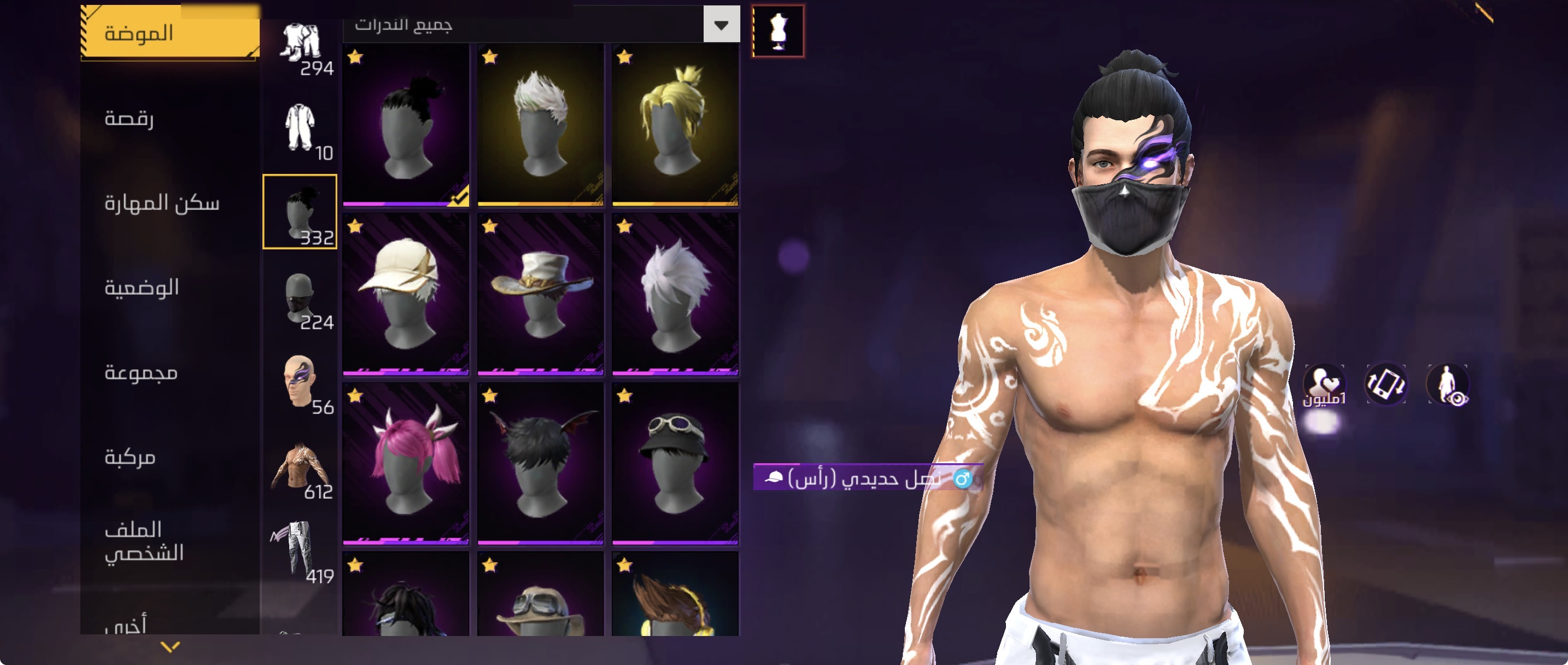Viewport: 1568px width, 665px height.
Task: Select the full outfit sets category (294)
Action: tap(300, 47)
